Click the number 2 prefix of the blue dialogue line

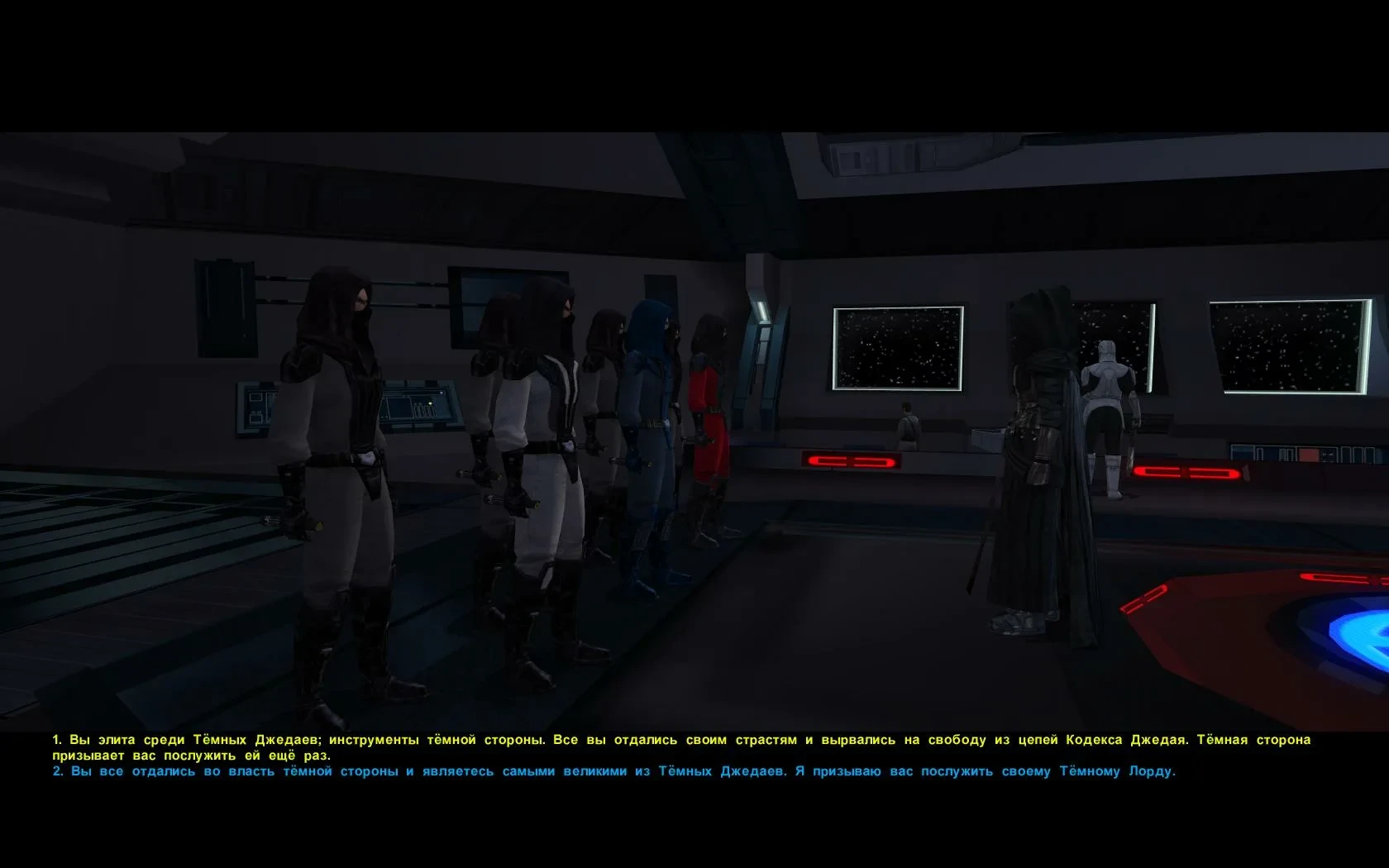56,771
